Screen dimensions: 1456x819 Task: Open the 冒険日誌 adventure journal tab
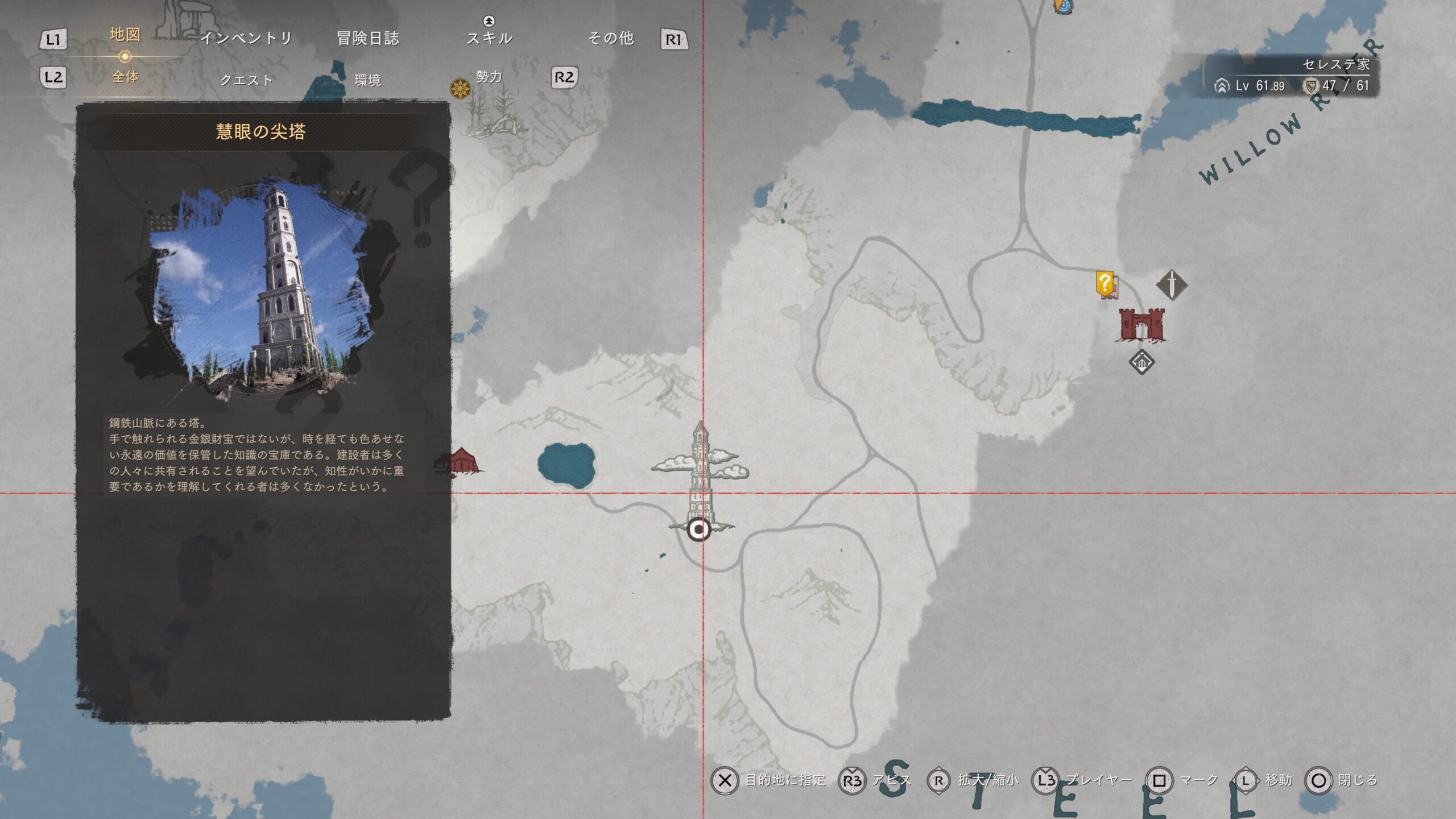368,38
